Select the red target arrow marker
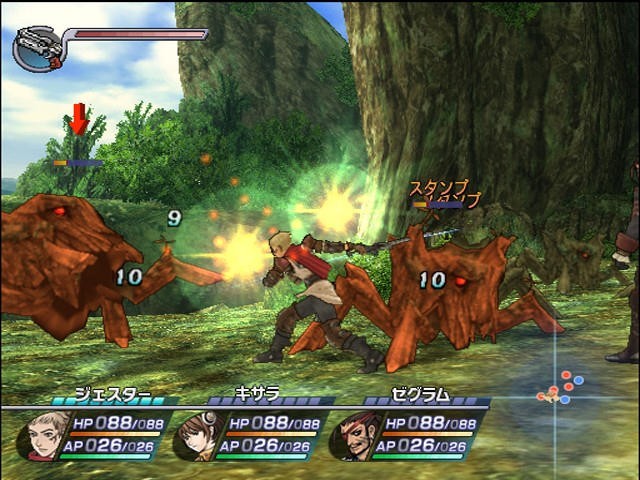Image resolution: width=640 pixels, height=480 pixels. [x=80, y=118]
